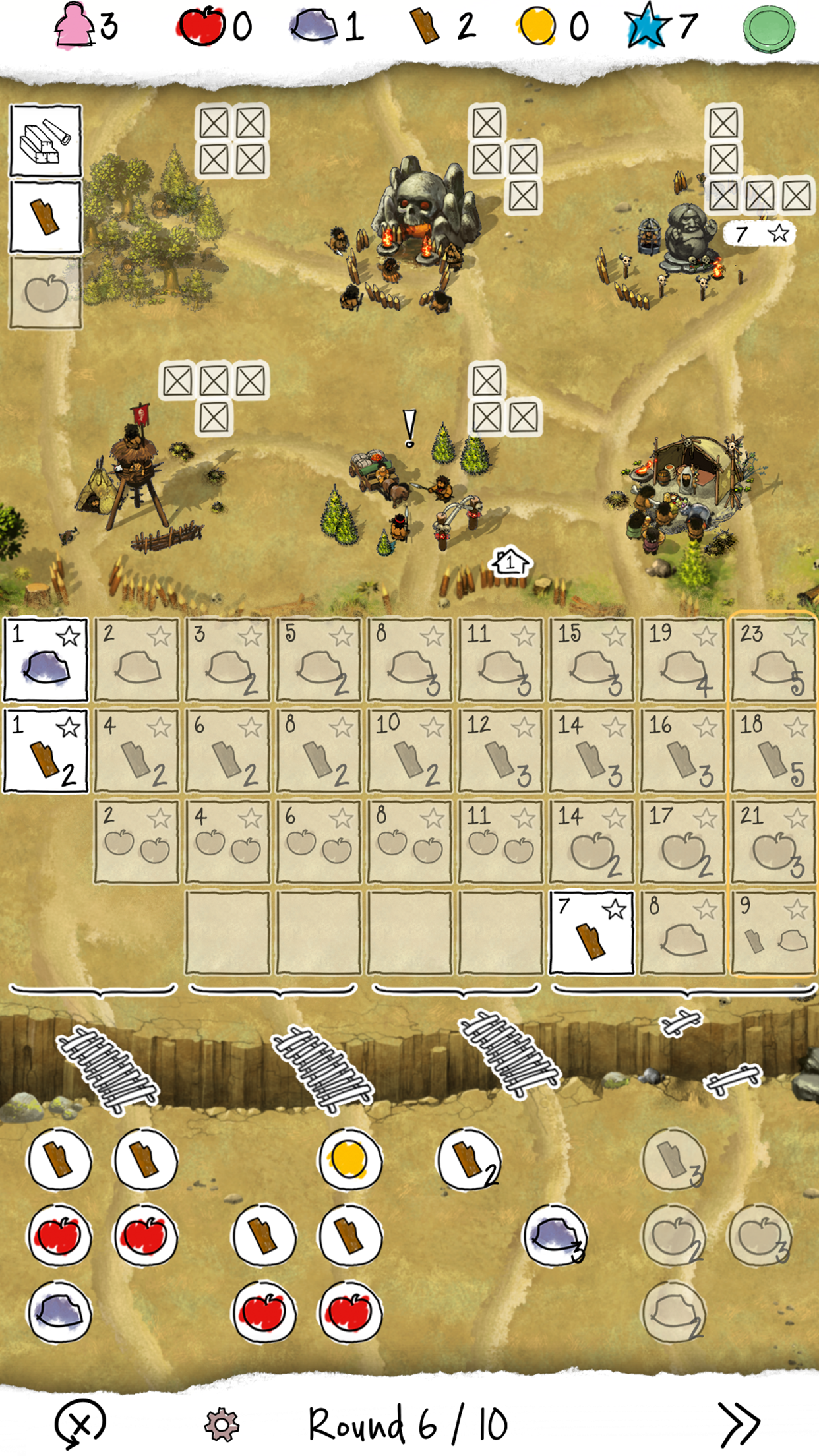819x1456 pixels.
Task: Select the stone token marked 3
Action: (x=555, y=1236)
